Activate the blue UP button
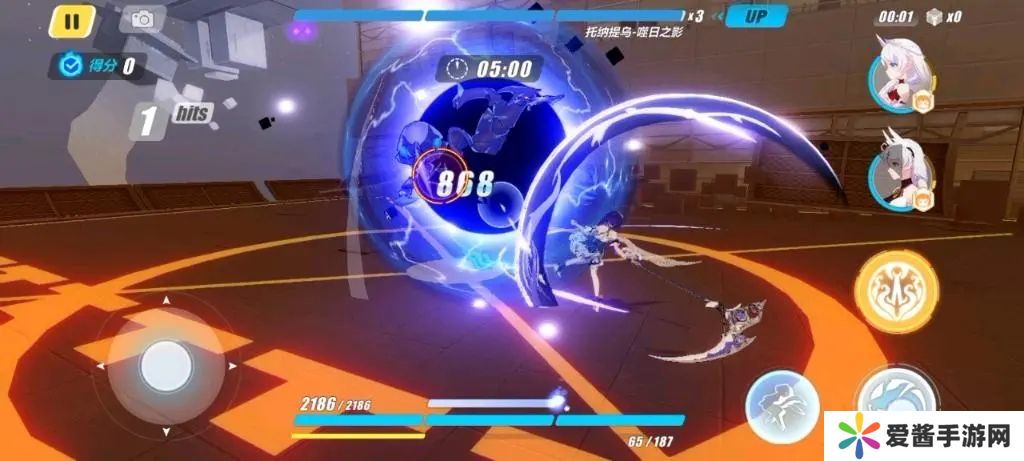The image size is (1024, 461). pos(756,16)
